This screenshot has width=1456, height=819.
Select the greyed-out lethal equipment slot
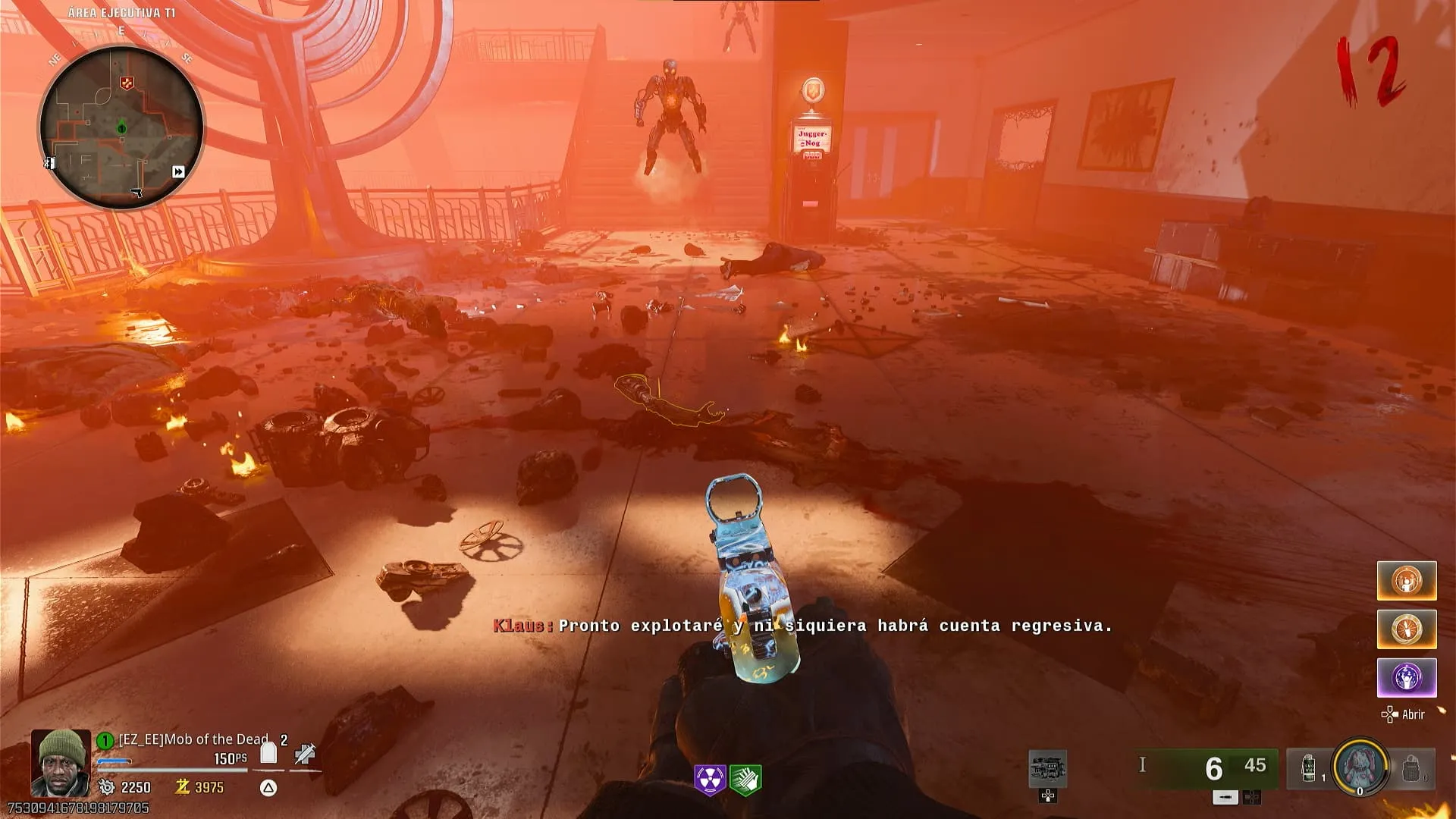(1411, 768)
